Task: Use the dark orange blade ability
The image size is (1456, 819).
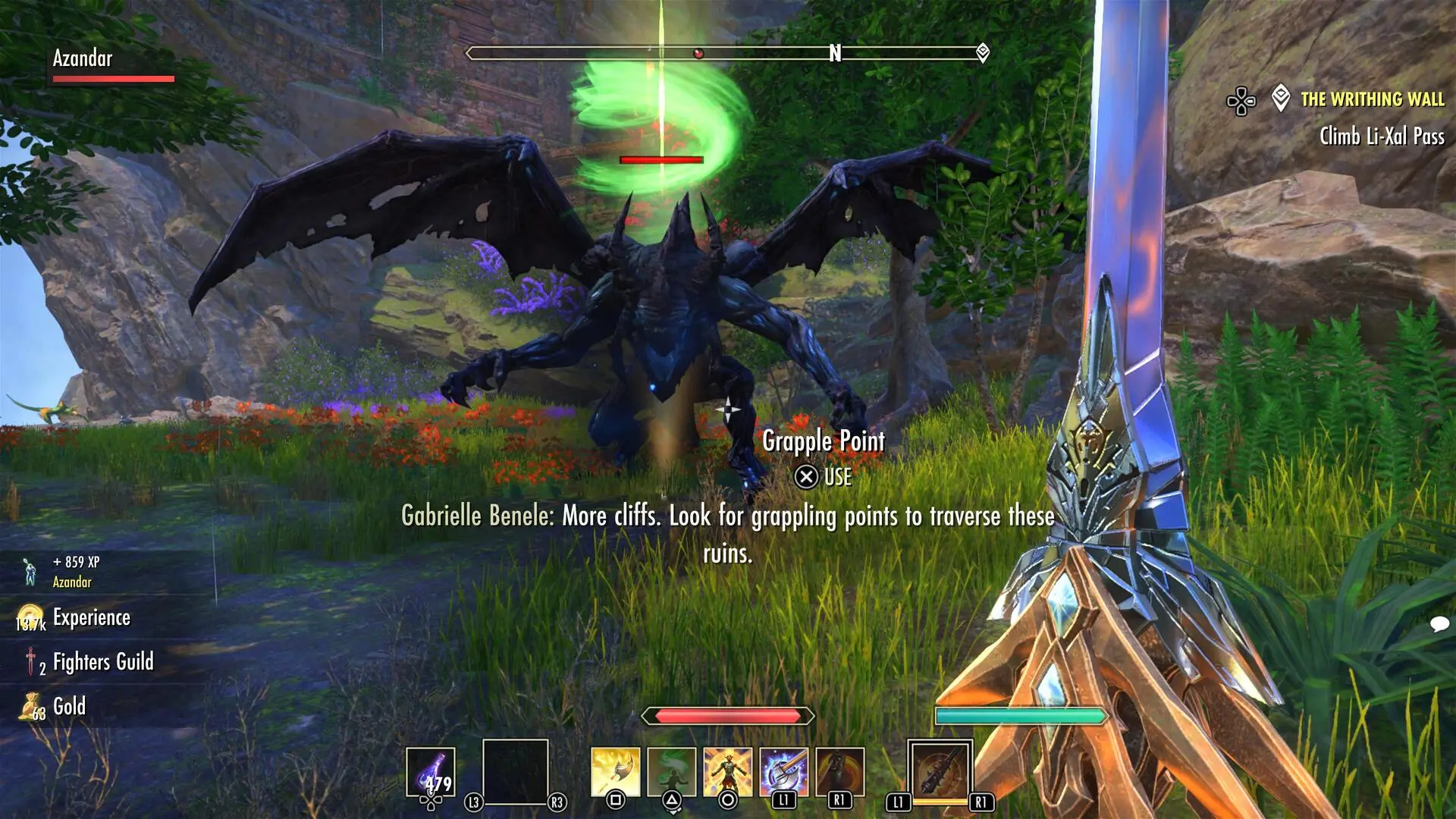Action: 839,772
